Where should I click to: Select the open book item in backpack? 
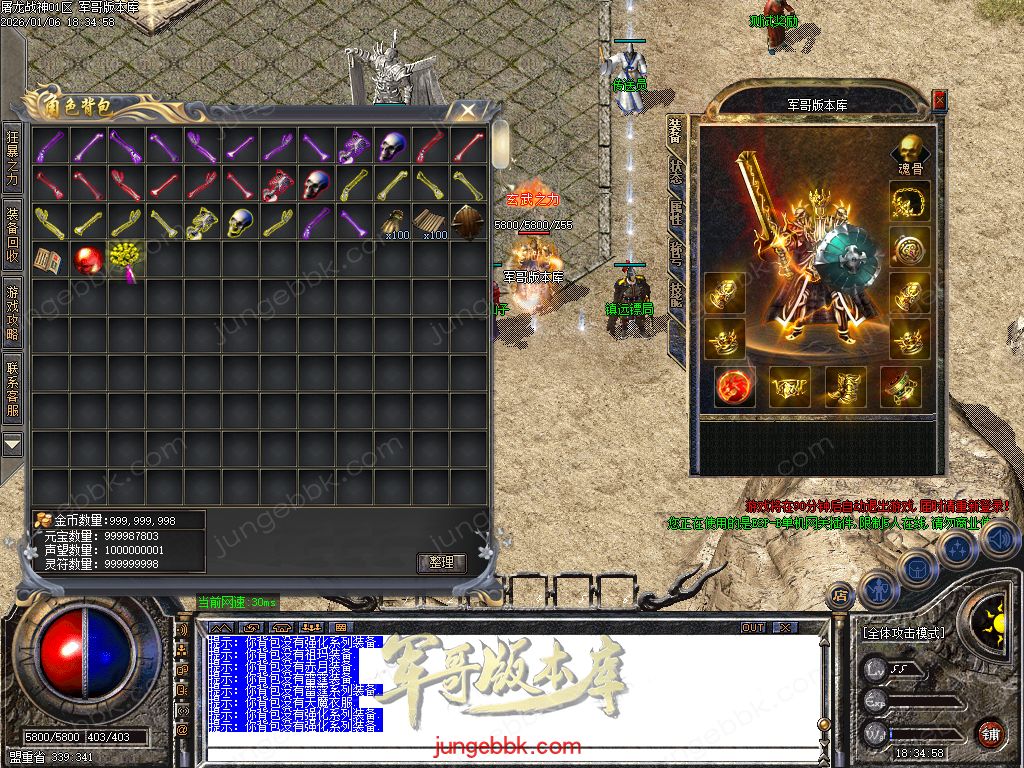pos(48,259)
